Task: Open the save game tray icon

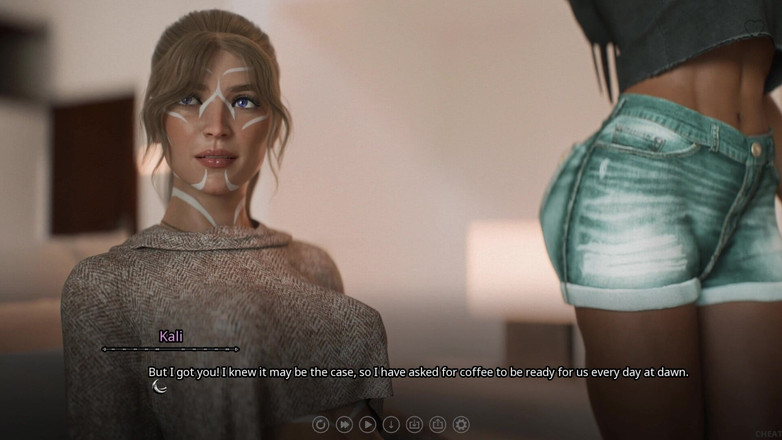Action: coord(414,425)
